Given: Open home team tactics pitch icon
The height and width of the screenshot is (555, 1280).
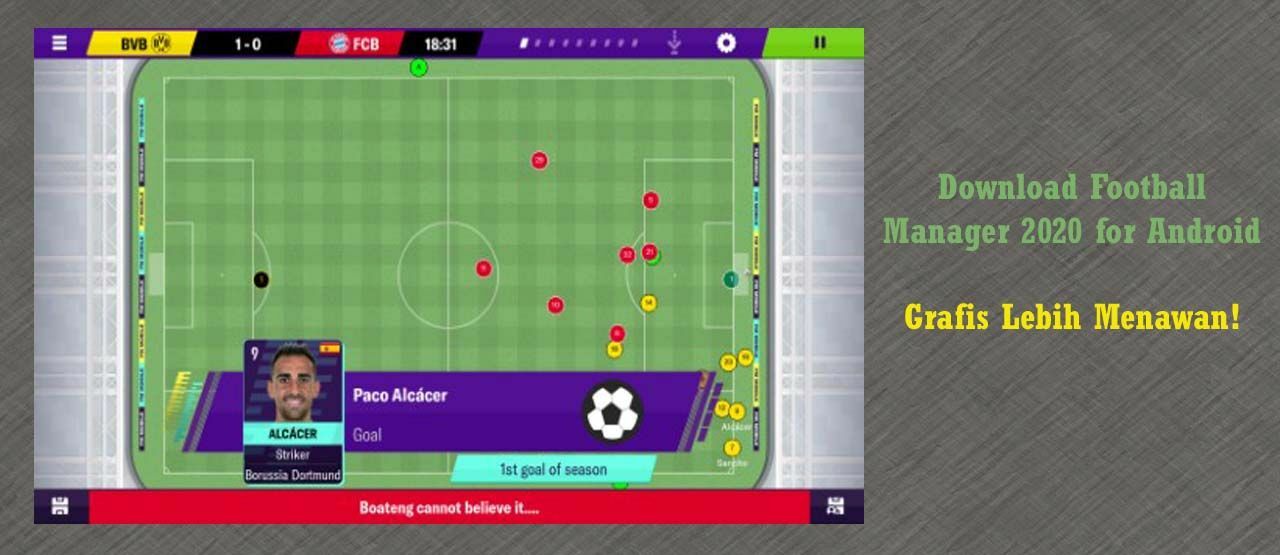Looking at the screenshot, I should (x=60, y=506).
